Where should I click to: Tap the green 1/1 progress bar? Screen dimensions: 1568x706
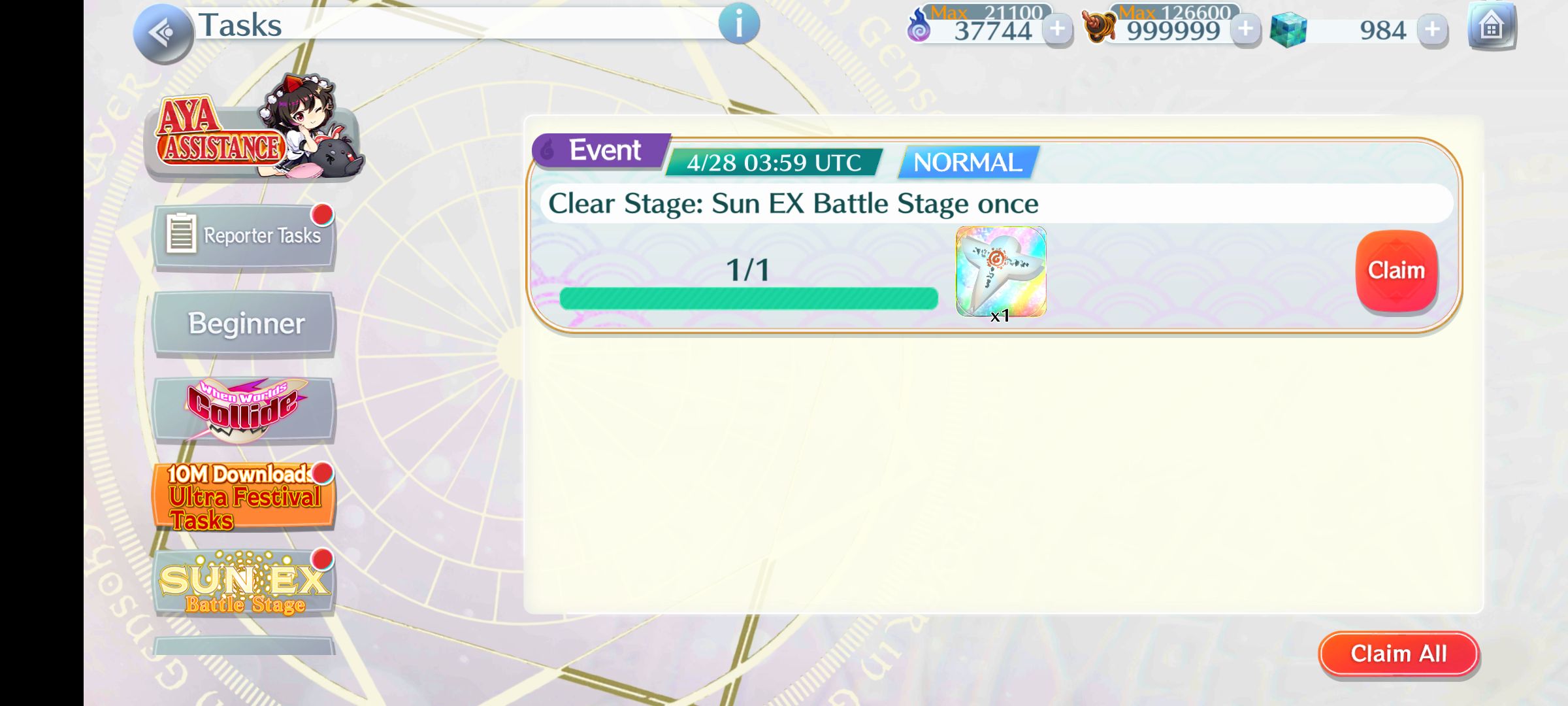pos(747,297)
